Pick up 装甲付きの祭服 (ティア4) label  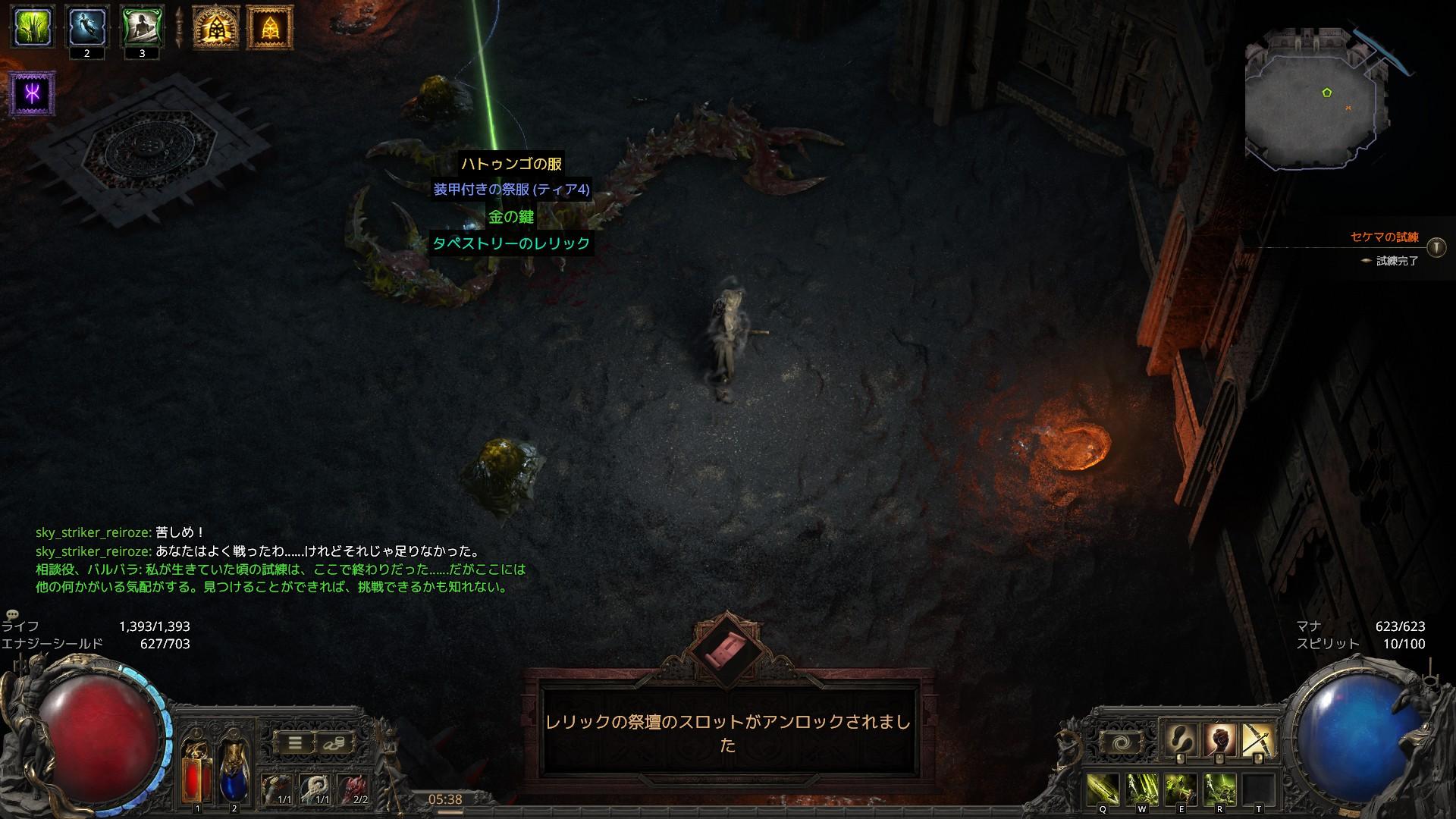click(511, 190)
